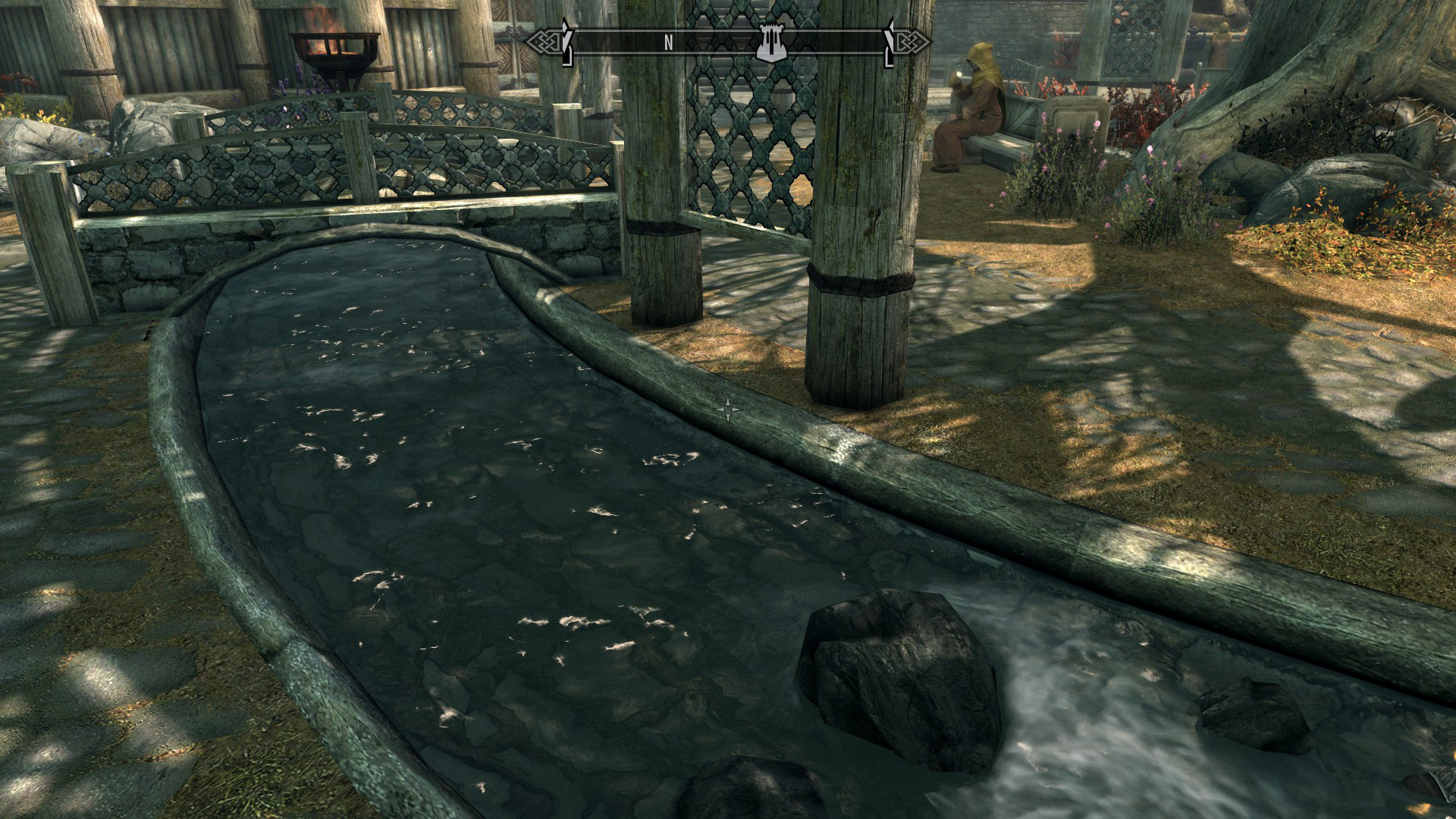The width and height of the screenshot is (1456, 819).
Task: Select the north indicator on the compass bar
Action: click(668, 43)
